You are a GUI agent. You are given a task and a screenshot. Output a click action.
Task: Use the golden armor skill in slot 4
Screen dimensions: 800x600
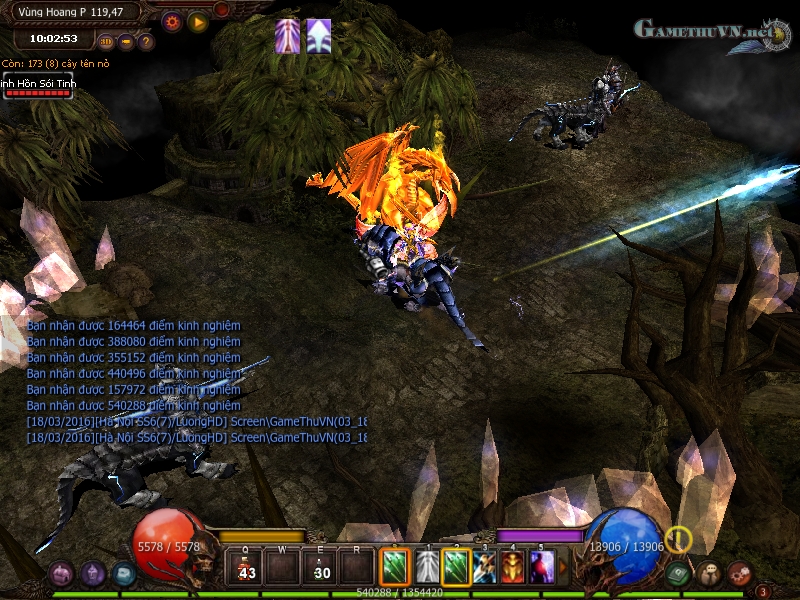513,568
